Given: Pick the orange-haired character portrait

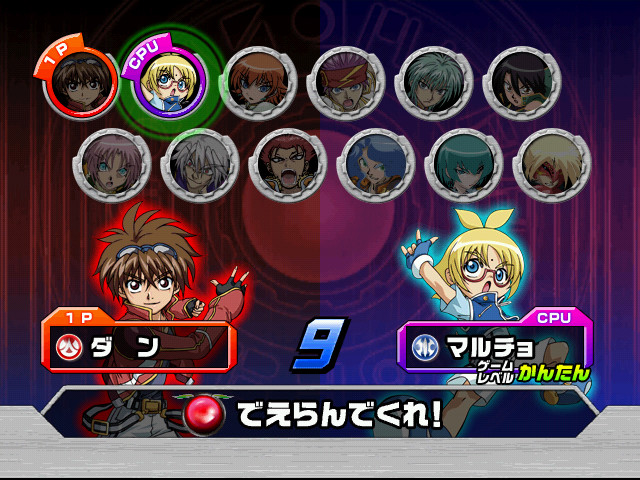Looking at the screenshot, I should pyautogui.click(x=258, y=81).
